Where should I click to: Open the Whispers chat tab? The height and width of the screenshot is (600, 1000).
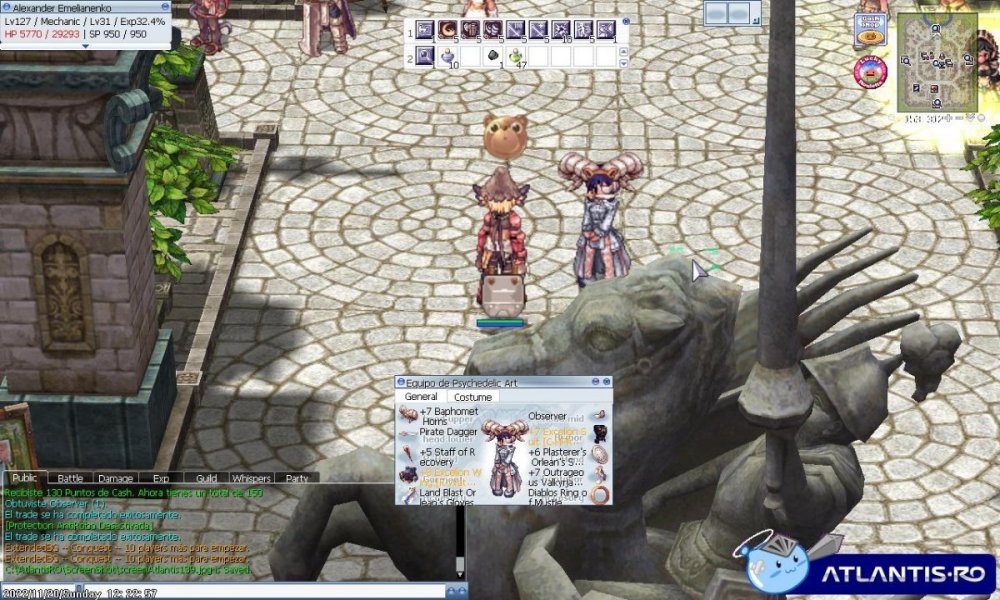[x=250, y=479]
